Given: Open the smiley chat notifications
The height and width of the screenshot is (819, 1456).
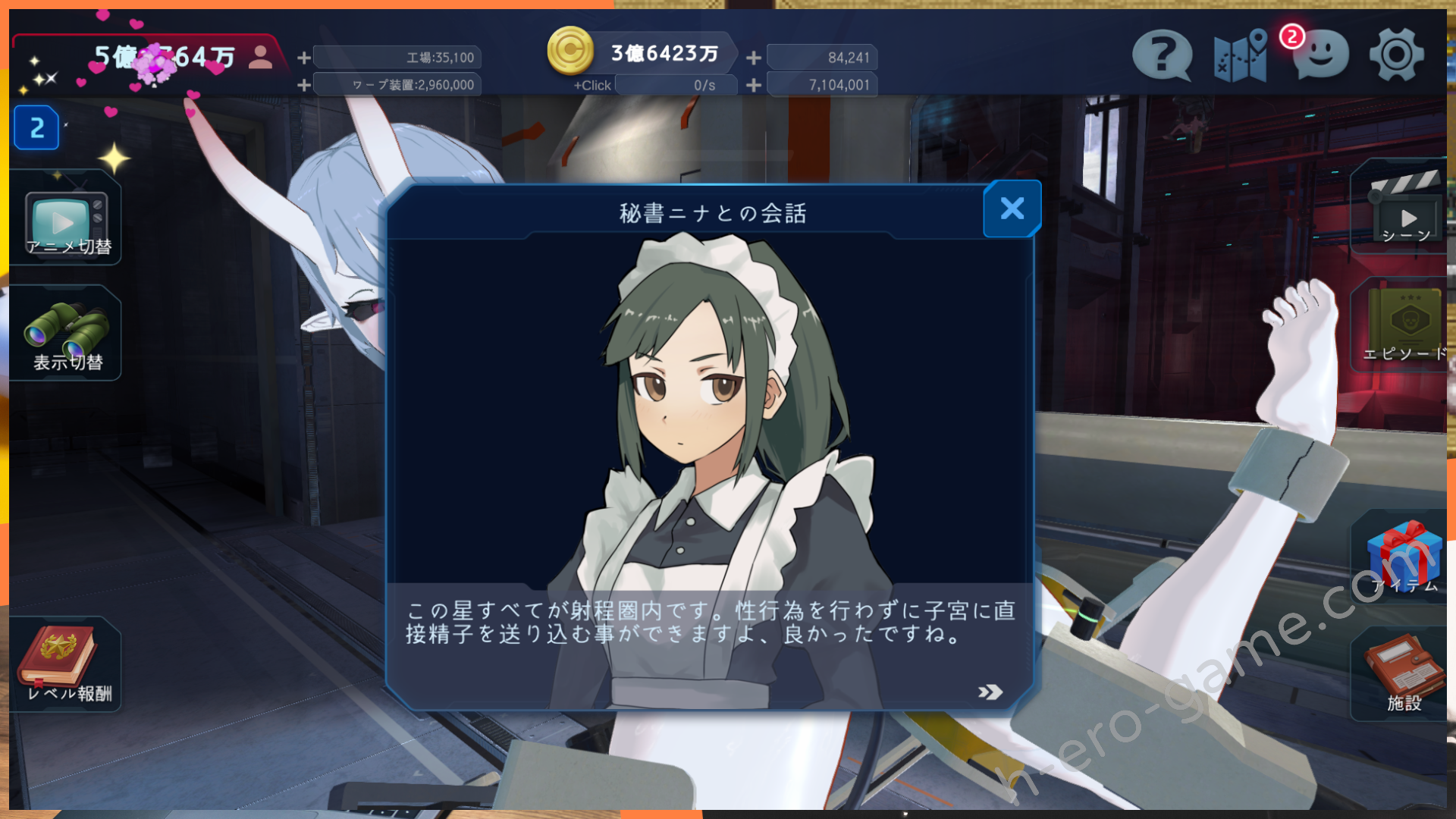Looking at the screenshot, I should pyautogui.click(x=1320, y=55).
